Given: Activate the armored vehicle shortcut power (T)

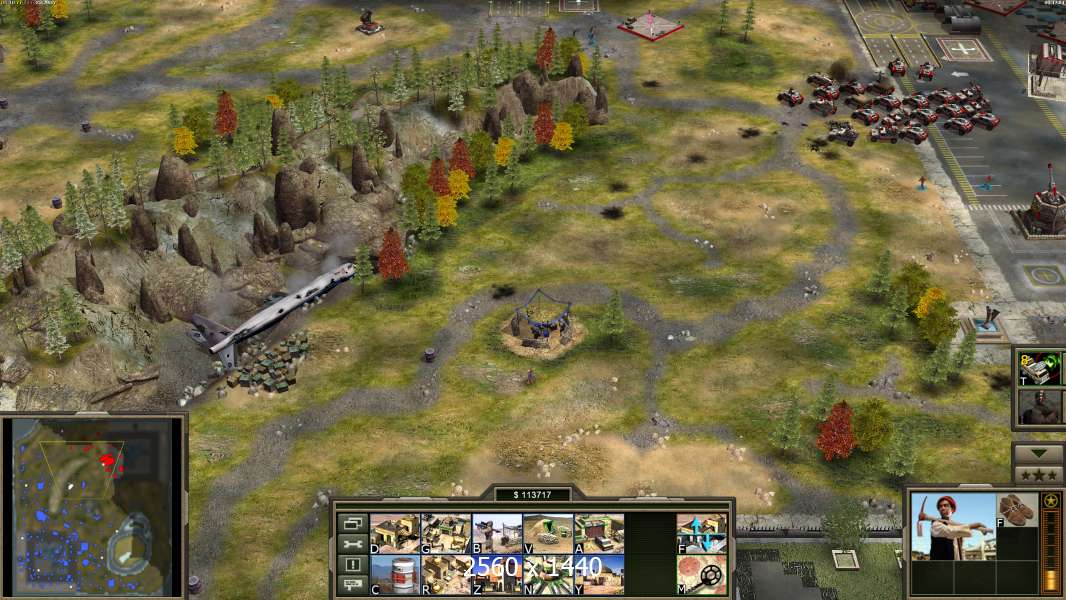Looking at the screenshot, I should point(1038,368).
